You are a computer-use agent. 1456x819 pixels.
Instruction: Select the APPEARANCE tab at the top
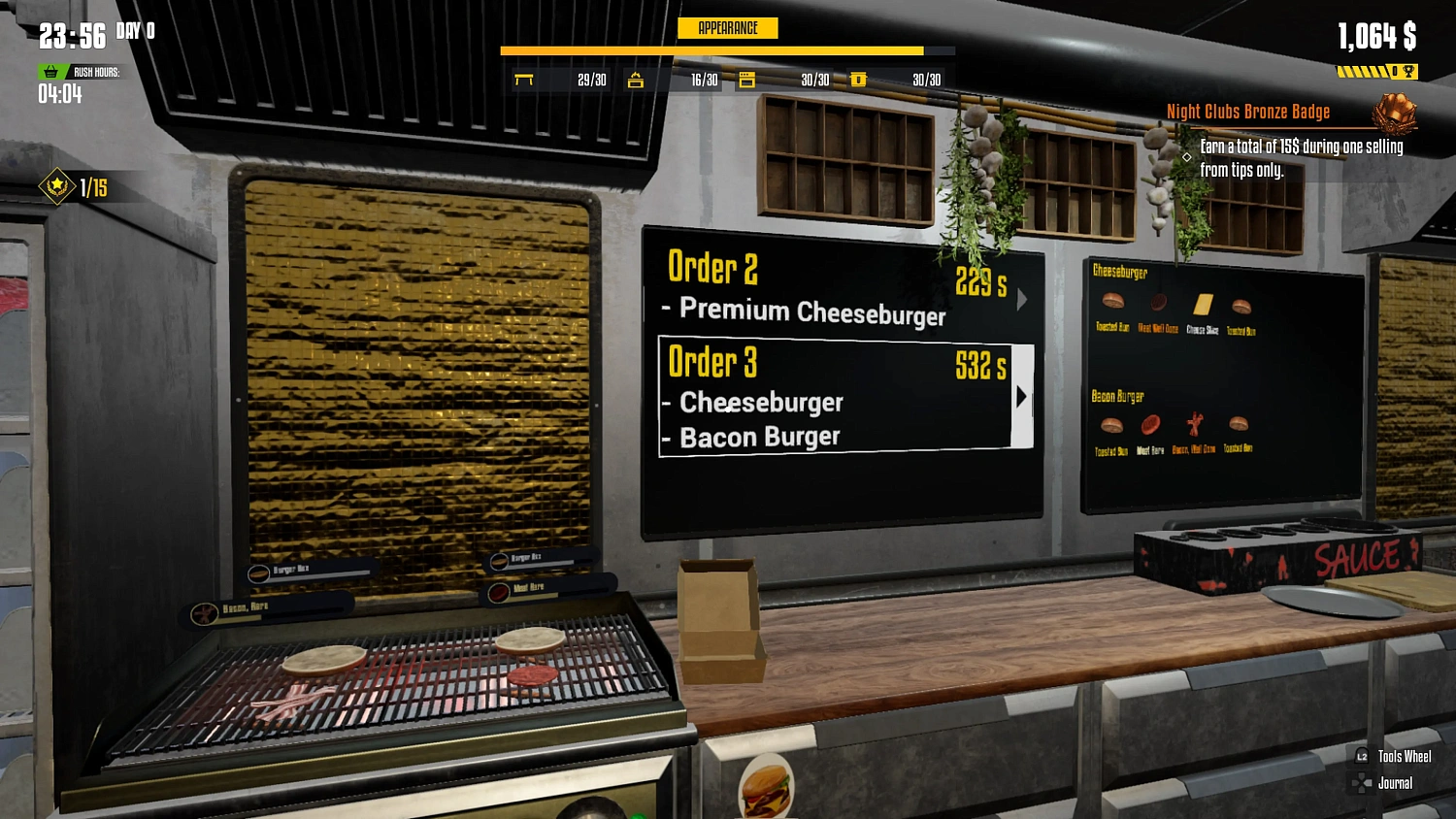coord(728,28)
